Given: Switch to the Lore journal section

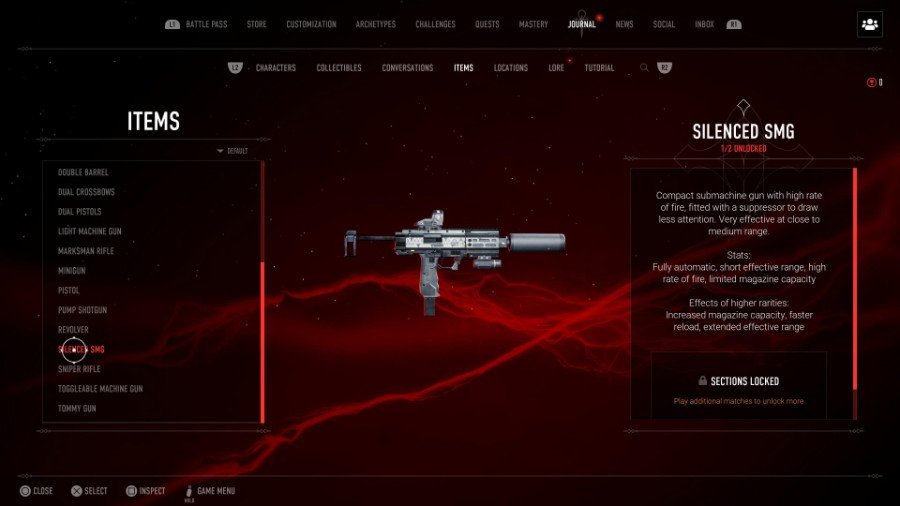Looking at the screenshot, I should point(556,68).
